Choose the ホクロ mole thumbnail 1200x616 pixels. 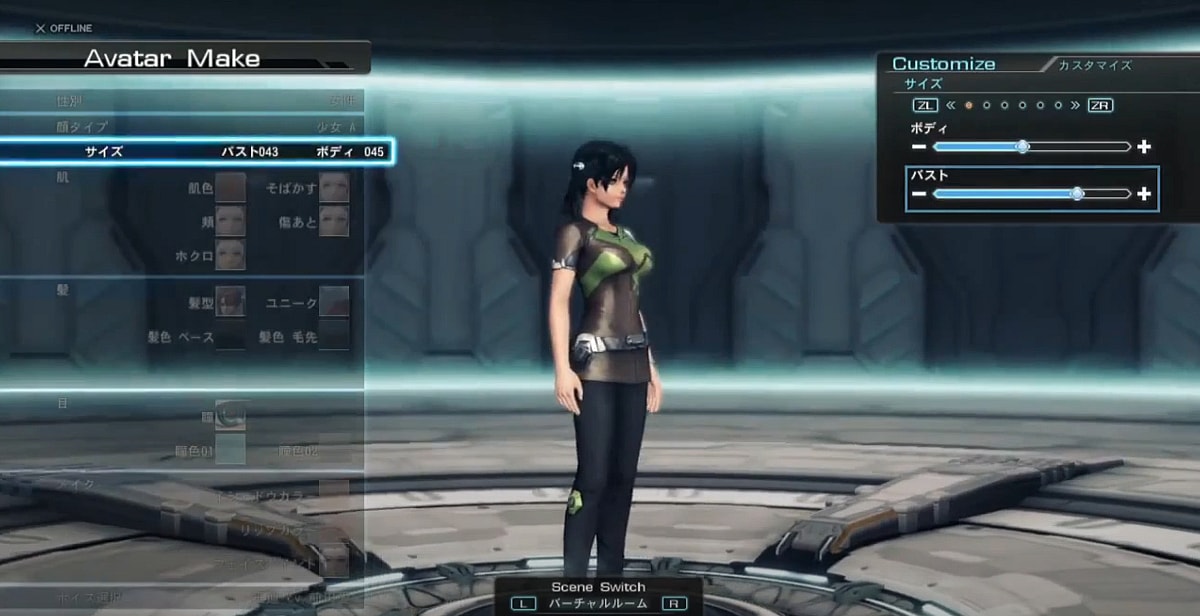tap(231, 256)
